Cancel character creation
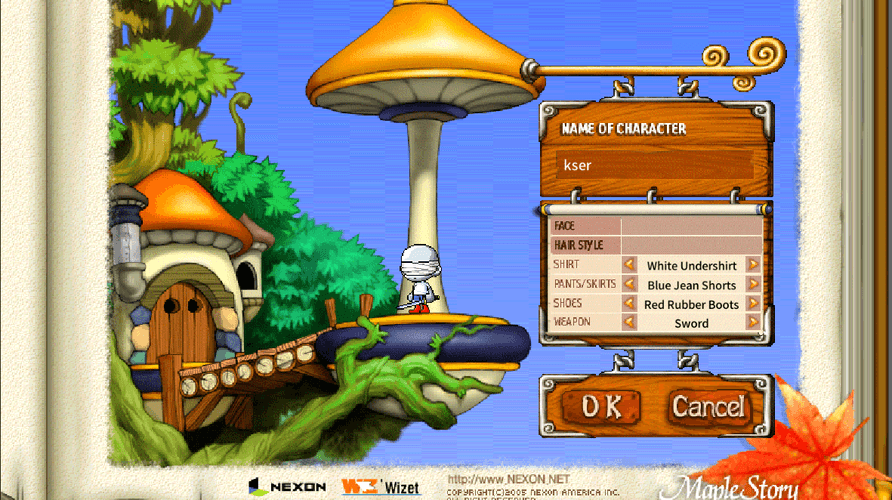Screen dimensions: 892x500 click(x=707, y=406)
